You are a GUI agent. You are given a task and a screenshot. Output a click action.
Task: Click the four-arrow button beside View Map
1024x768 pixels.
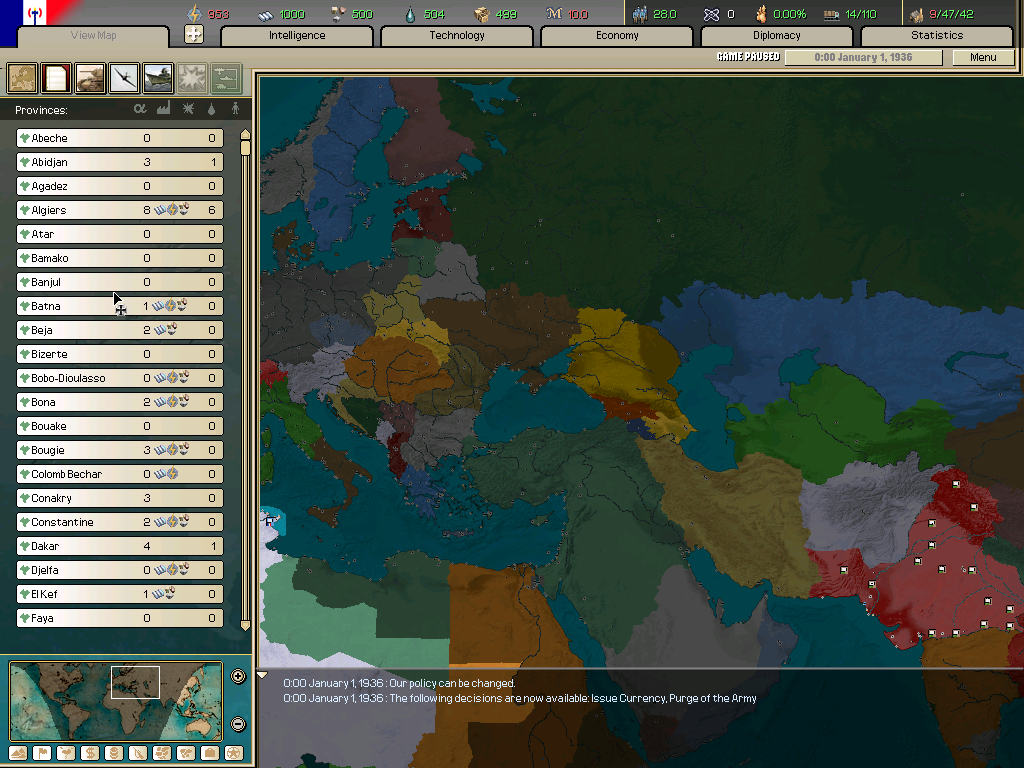(194, 35)
